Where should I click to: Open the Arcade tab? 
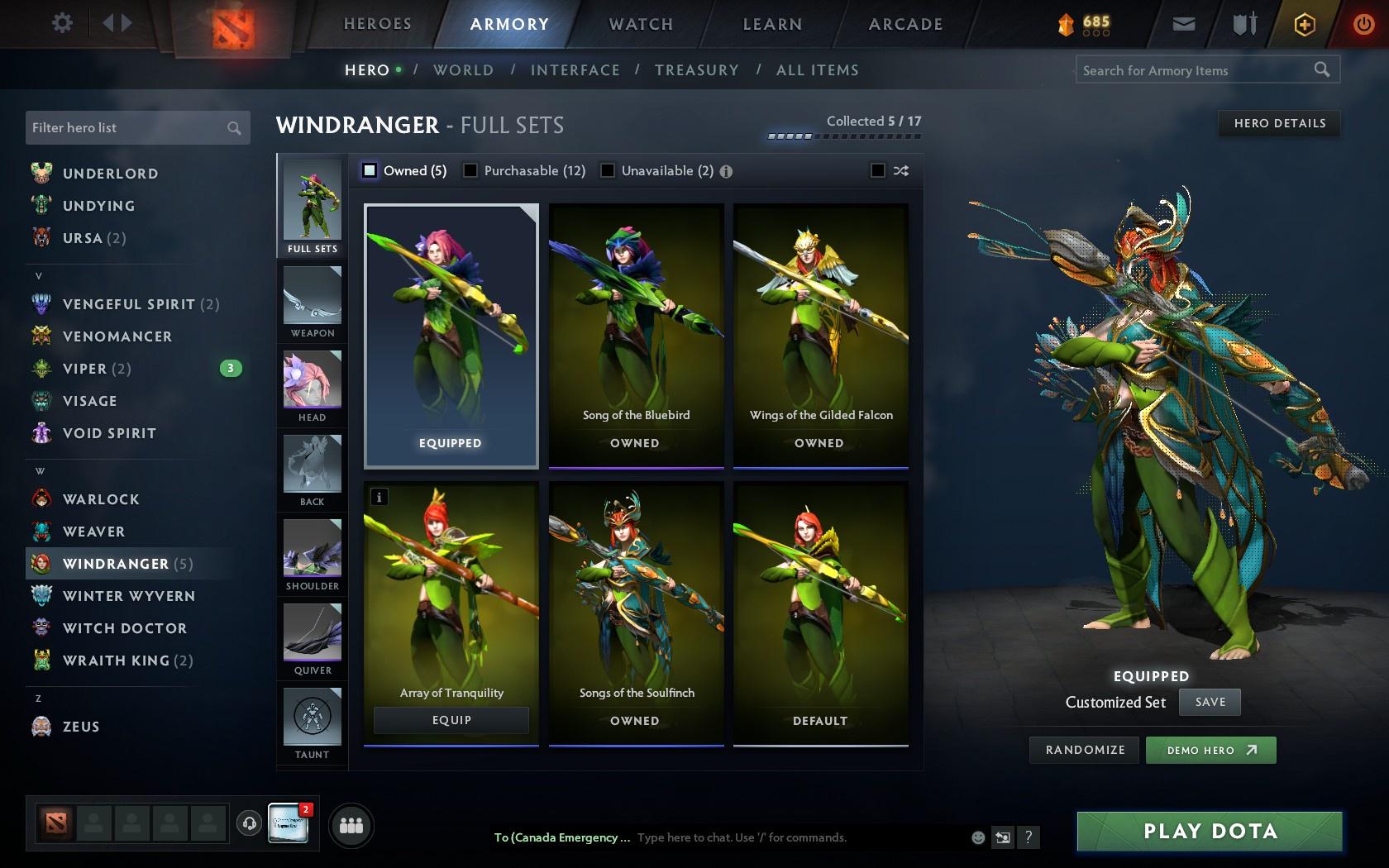pyautogui.click(x=905, y=24)
